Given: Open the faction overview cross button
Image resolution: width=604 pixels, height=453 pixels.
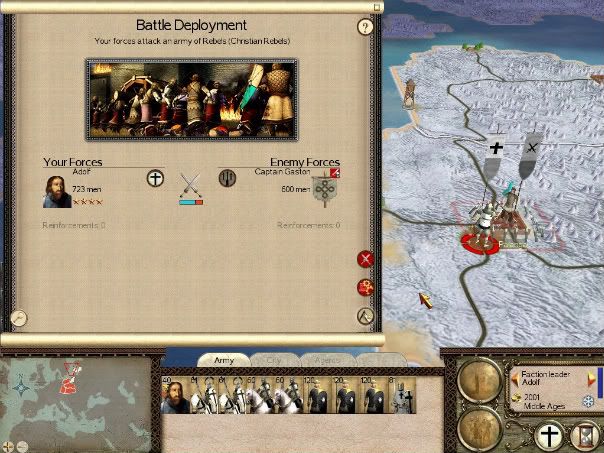Looking at the screenshot, I should coord(548,435).
